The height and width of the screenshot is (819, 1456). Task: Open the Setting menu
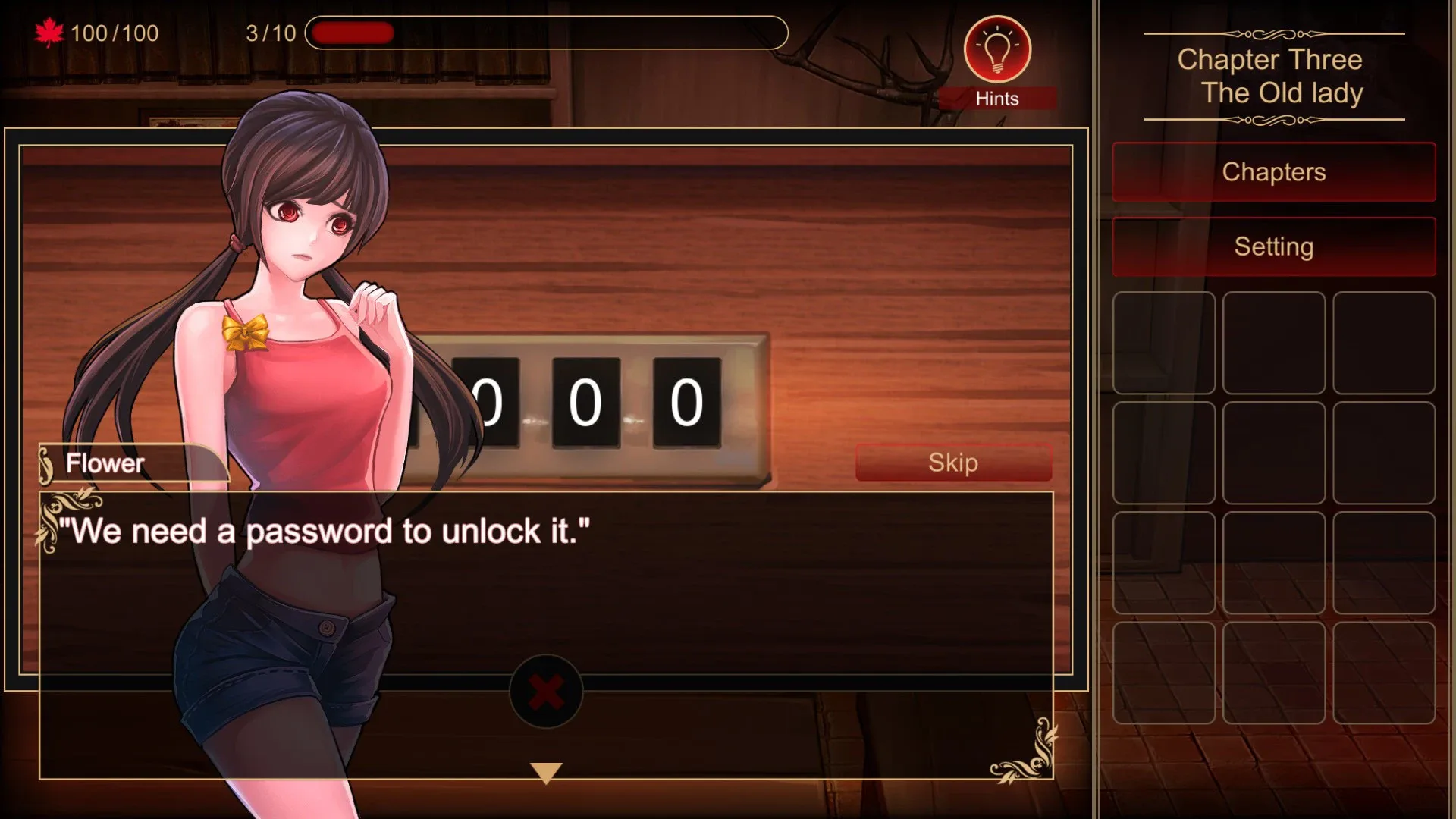point(1272,246)
